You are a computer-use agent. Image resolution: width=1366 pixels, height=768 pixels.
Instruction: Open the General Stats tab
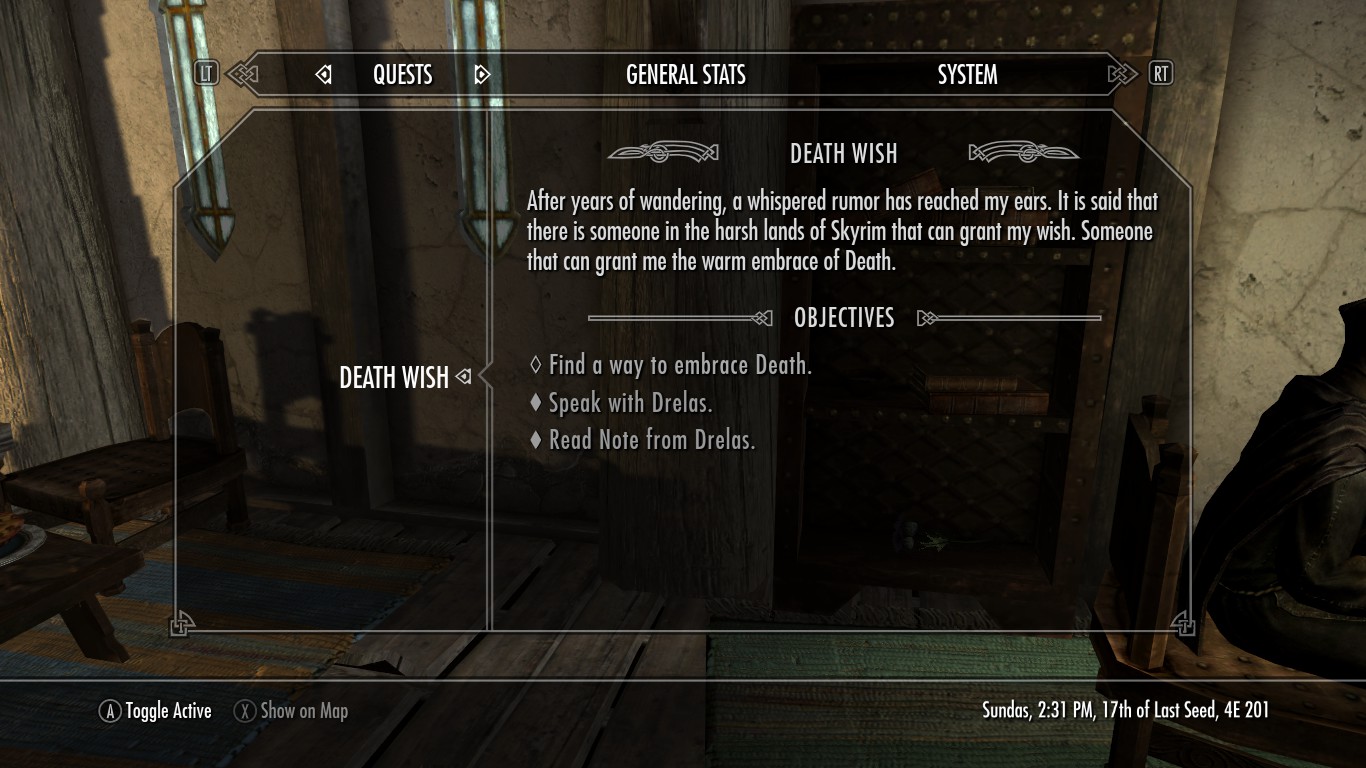pyautogui.click(x=685, y=75)
